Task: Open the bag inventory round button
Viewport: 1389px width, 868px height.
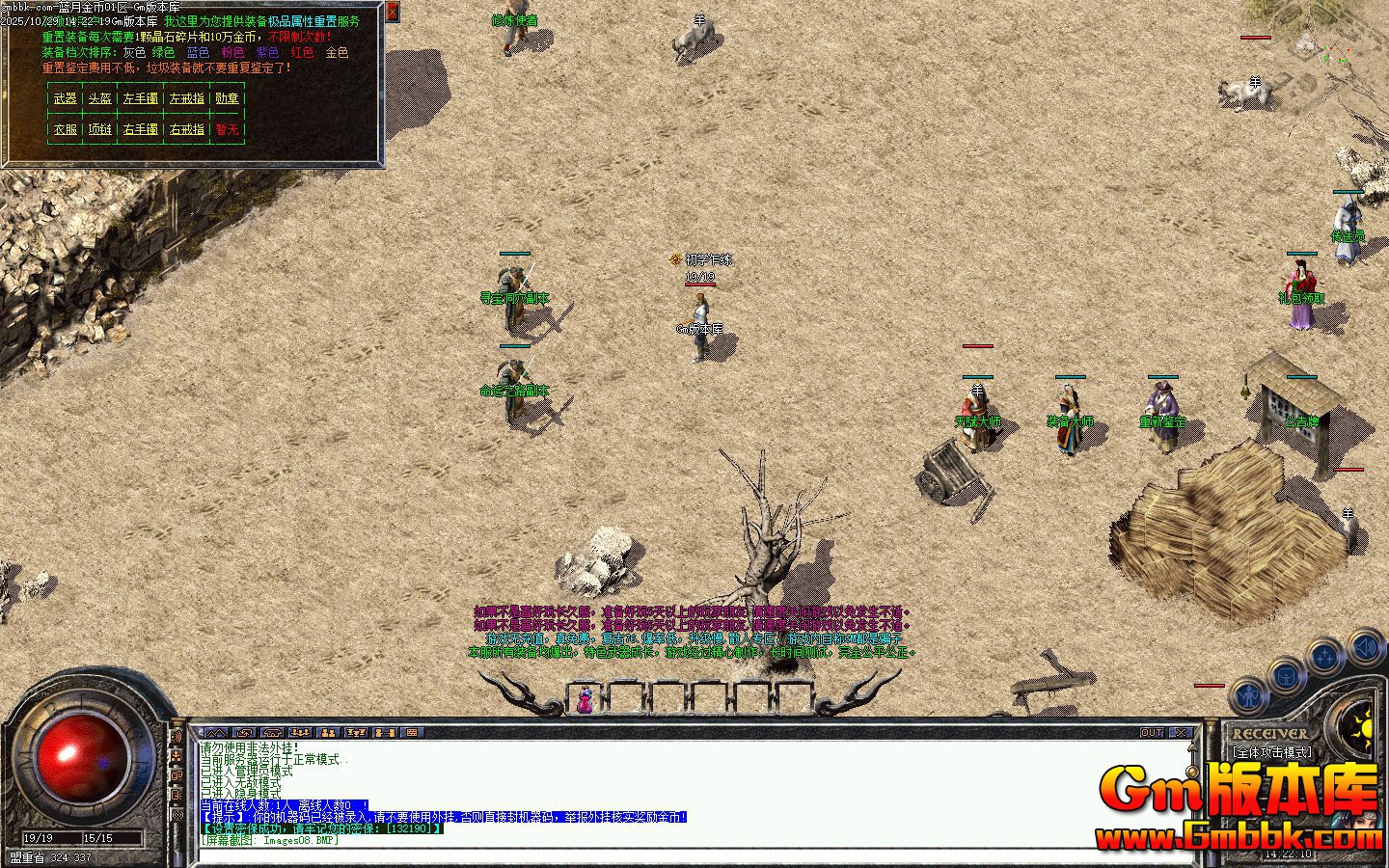Action: point(1287,674)
